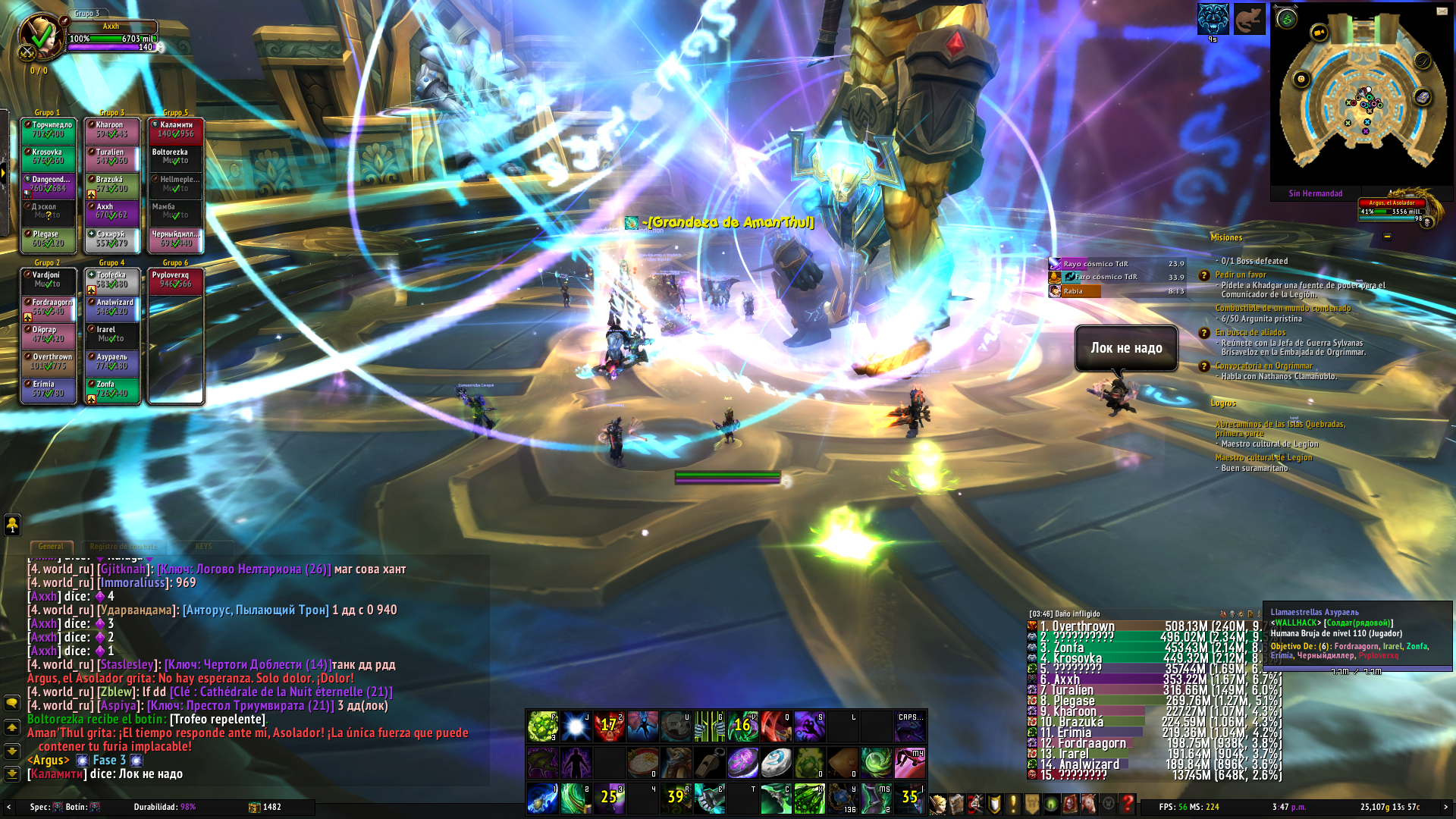Select the Pedir un favor quest entry
The width and height of the screenshot is (1456, 819).
(1241, 275)
